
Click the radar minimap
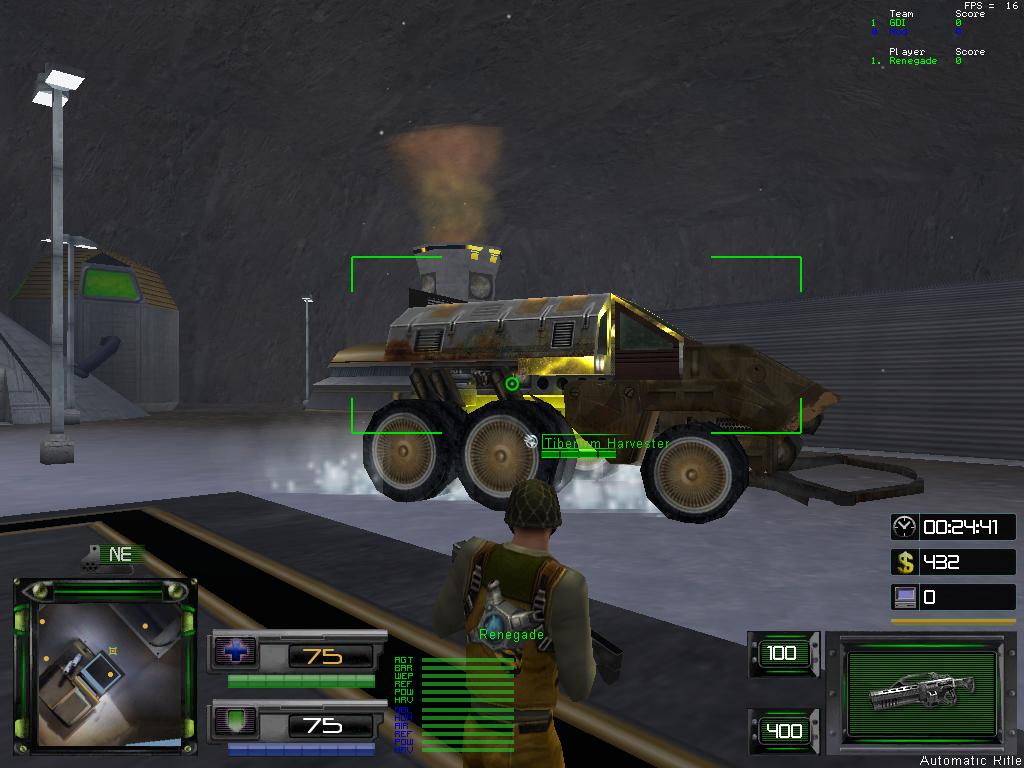click(x=105, y=666)
